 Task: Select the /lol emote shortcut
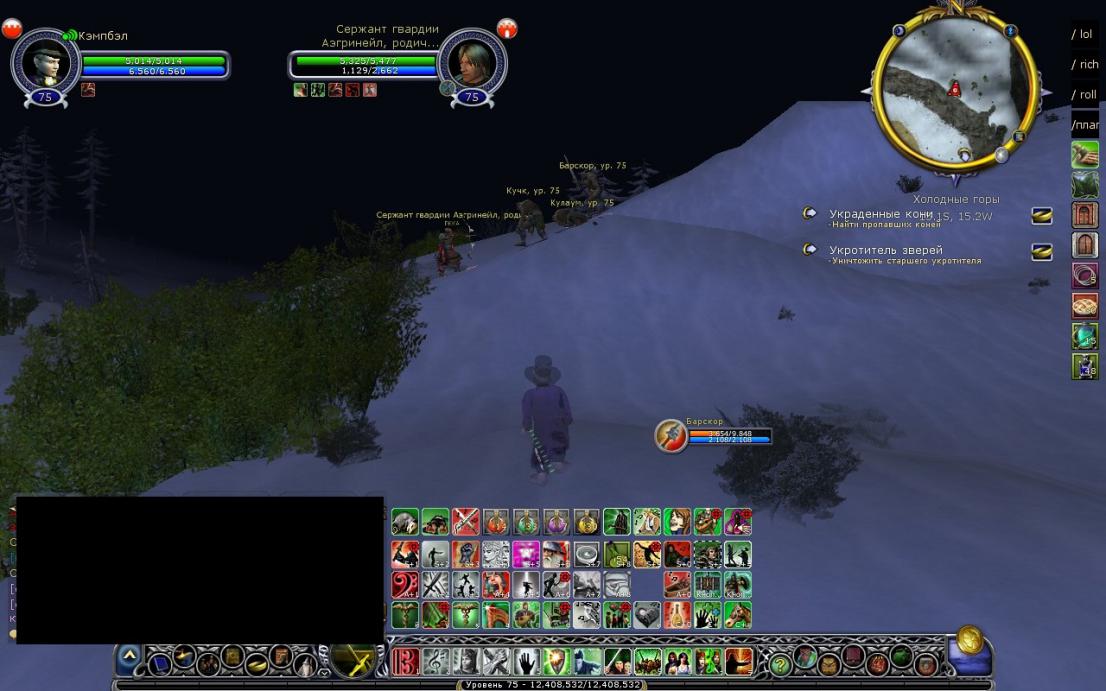point(1085,34)
